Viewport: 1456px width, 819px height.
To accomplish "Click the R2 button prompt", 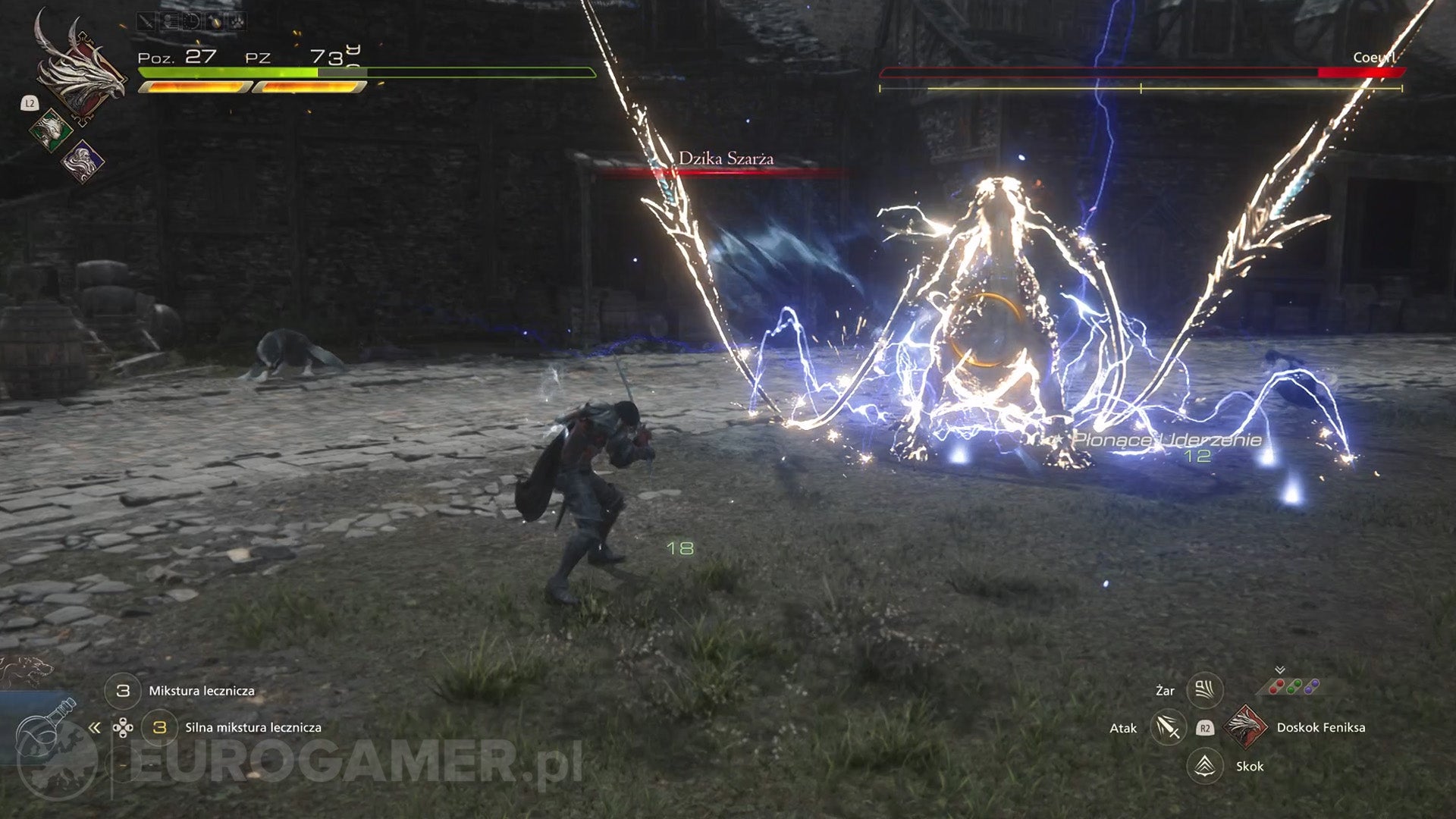I will (1206, 727).
